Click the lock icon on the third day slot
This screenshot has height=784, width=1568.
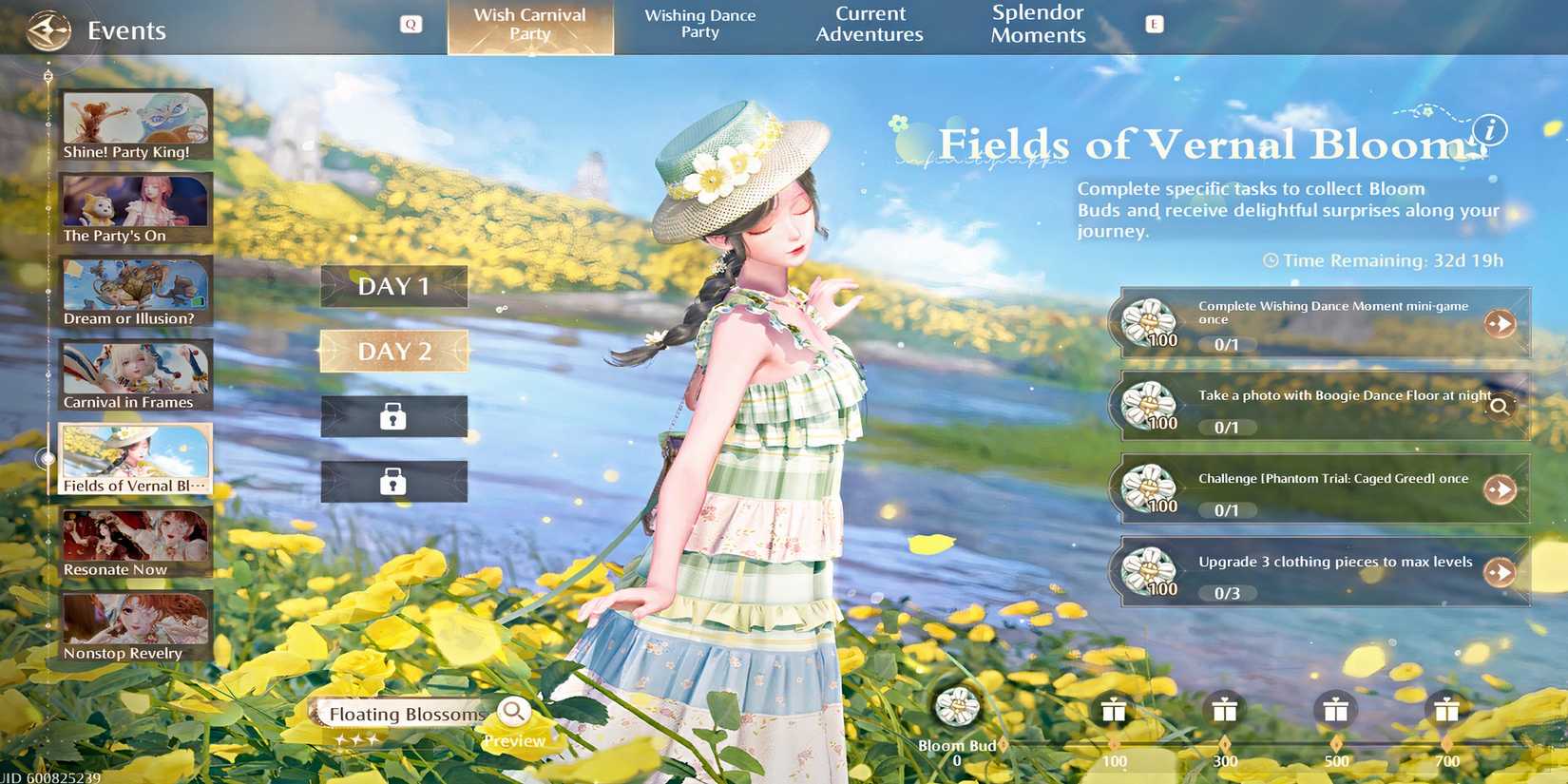[393, 416]
